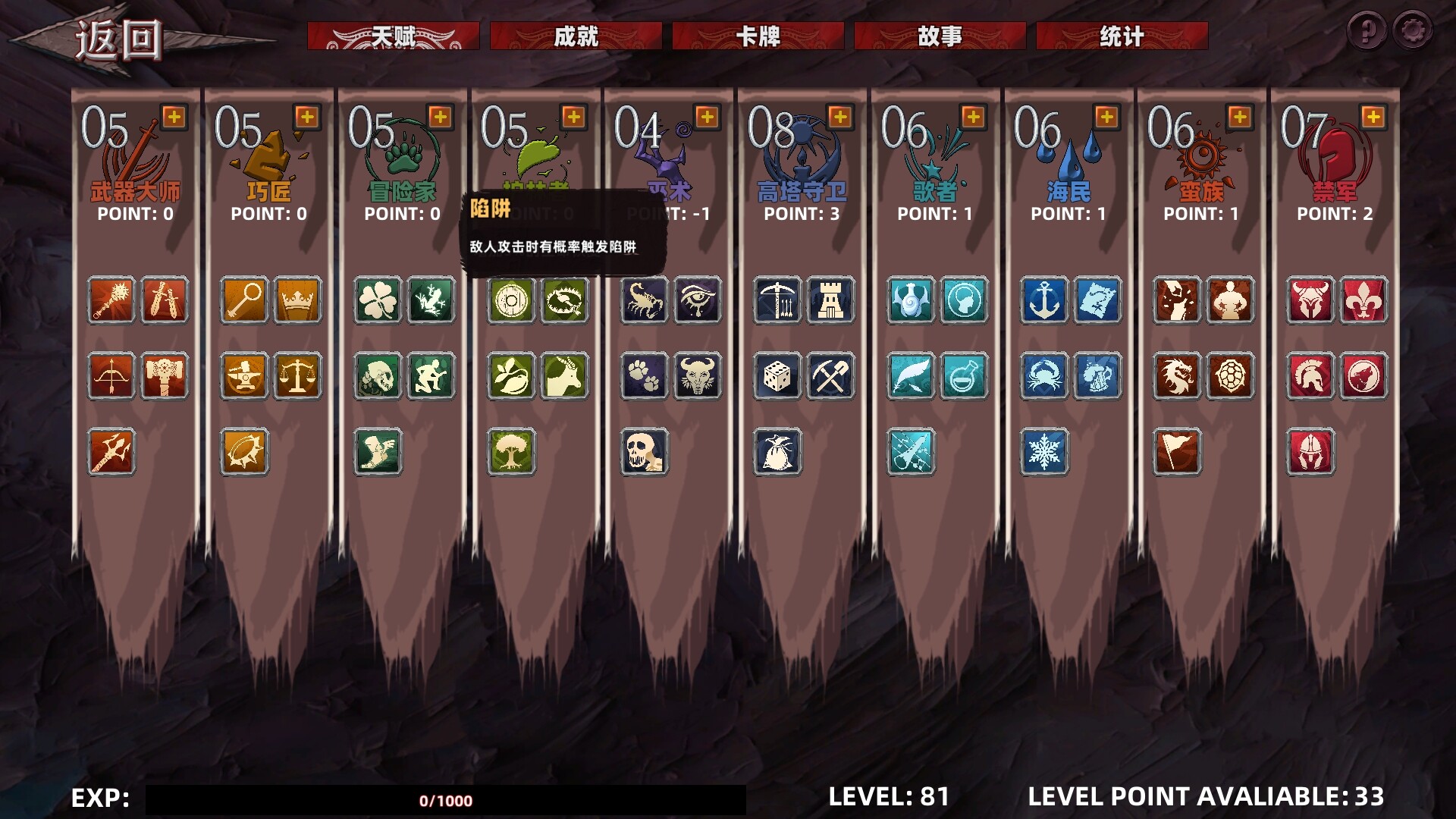1456x819 pixels.
Task: Select the key talent icon under 巧匠
Action: [243, 300]
